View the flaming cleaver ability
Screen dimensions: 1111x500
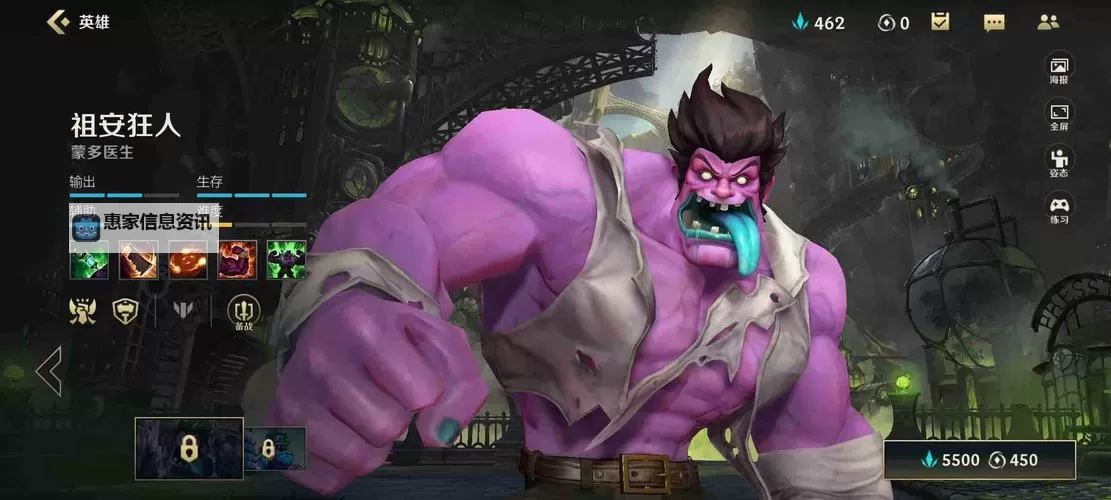[139, 260]
